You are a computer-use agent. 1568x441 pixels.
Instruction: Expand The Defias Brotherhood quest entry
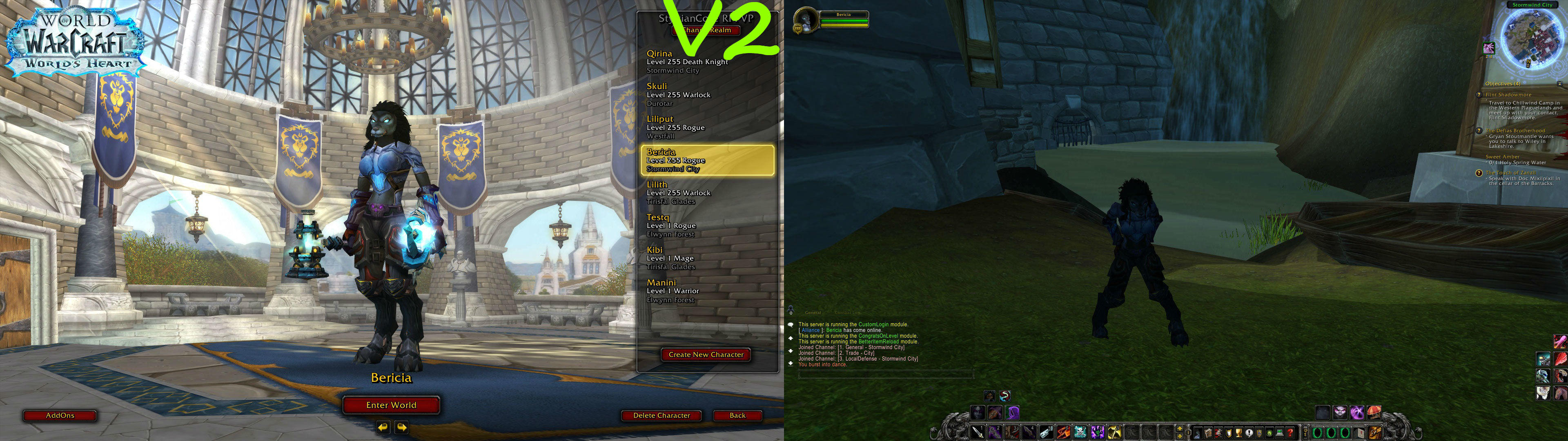[x=1516, y=131]
